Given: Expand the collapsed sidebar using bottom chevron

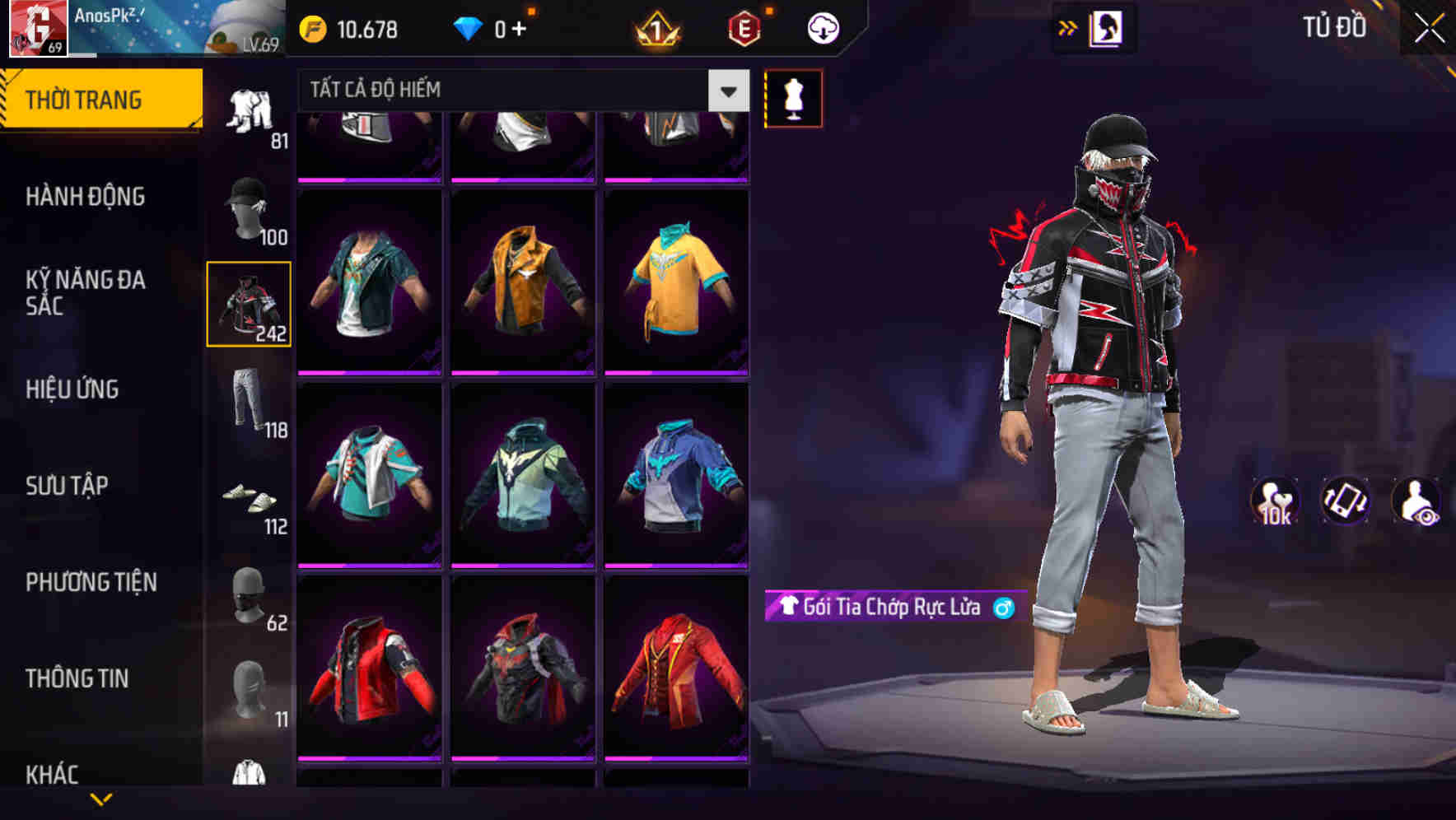Looking at the screenshot, I should [100, 798].
